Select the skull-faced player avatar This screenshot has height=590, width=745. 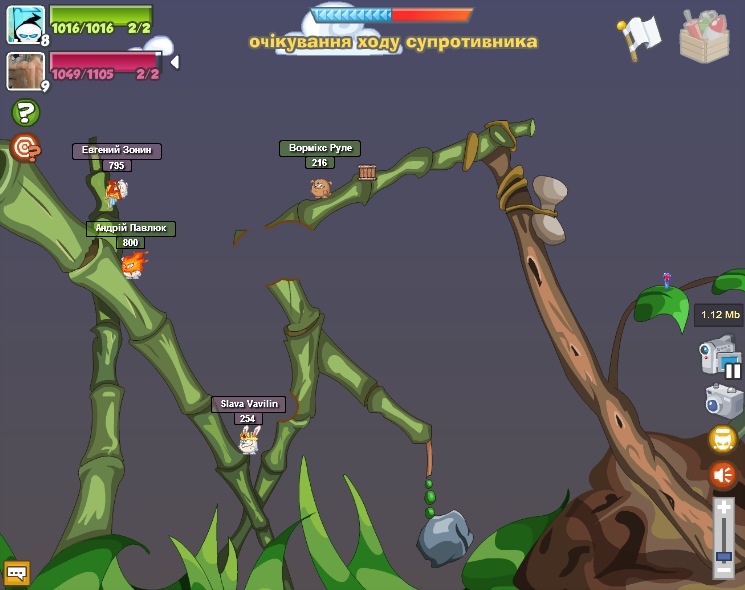pyautogui.click(x=25, y=24)
